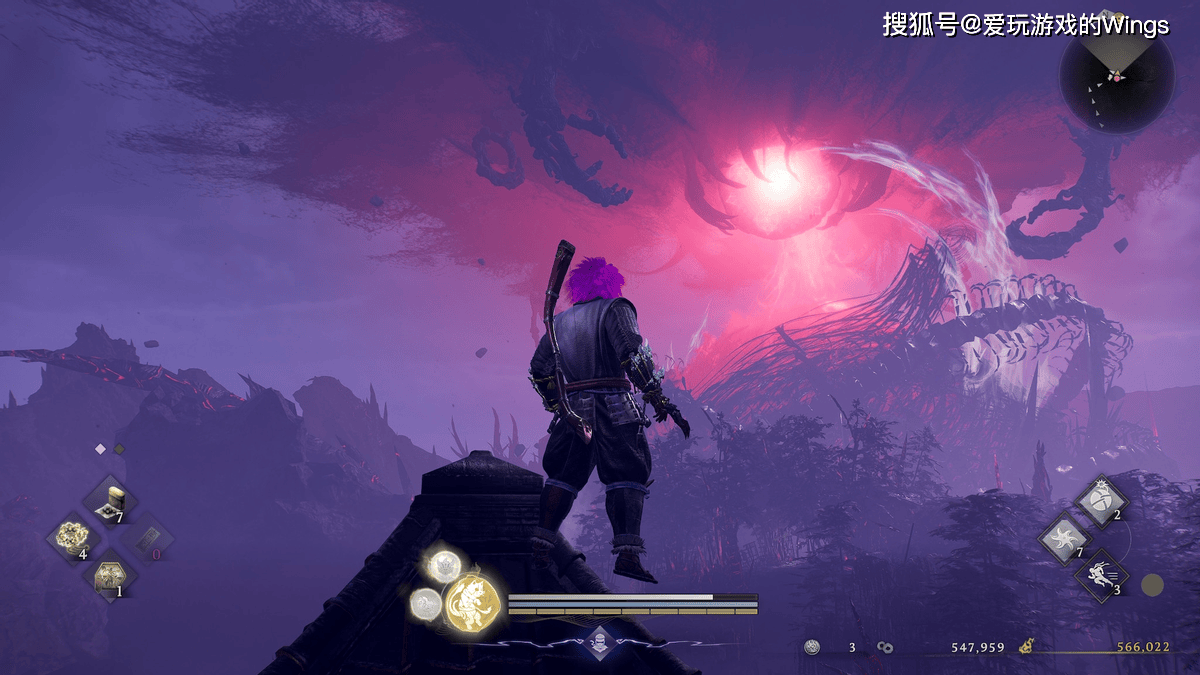The width and height of the screenshot is (1200, 675).
Task: Use the glowing golden item with count 4
Action: coord(73,539)
